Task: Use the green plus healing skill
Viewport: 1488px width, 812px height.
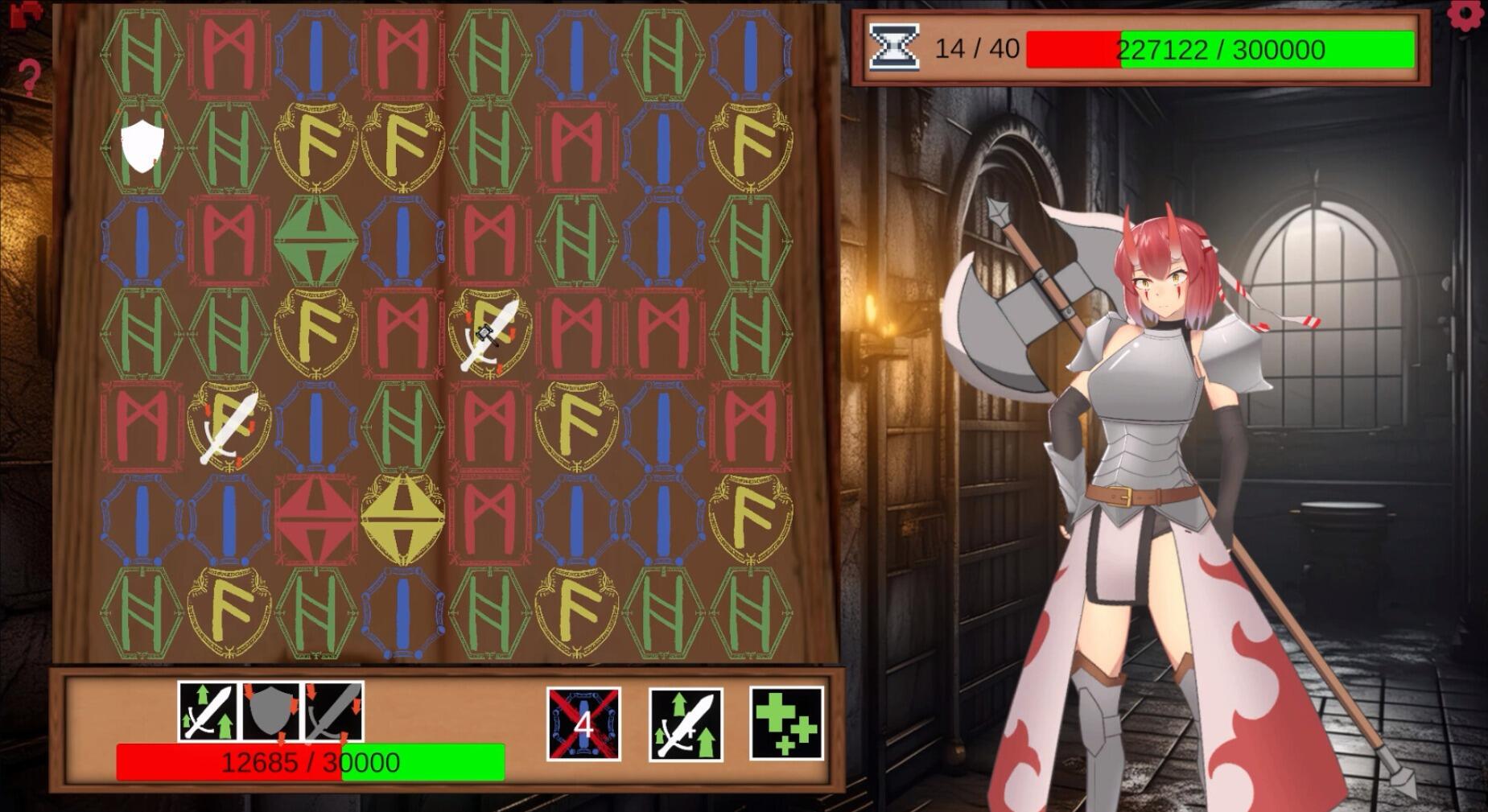Action: coord(786,723)
